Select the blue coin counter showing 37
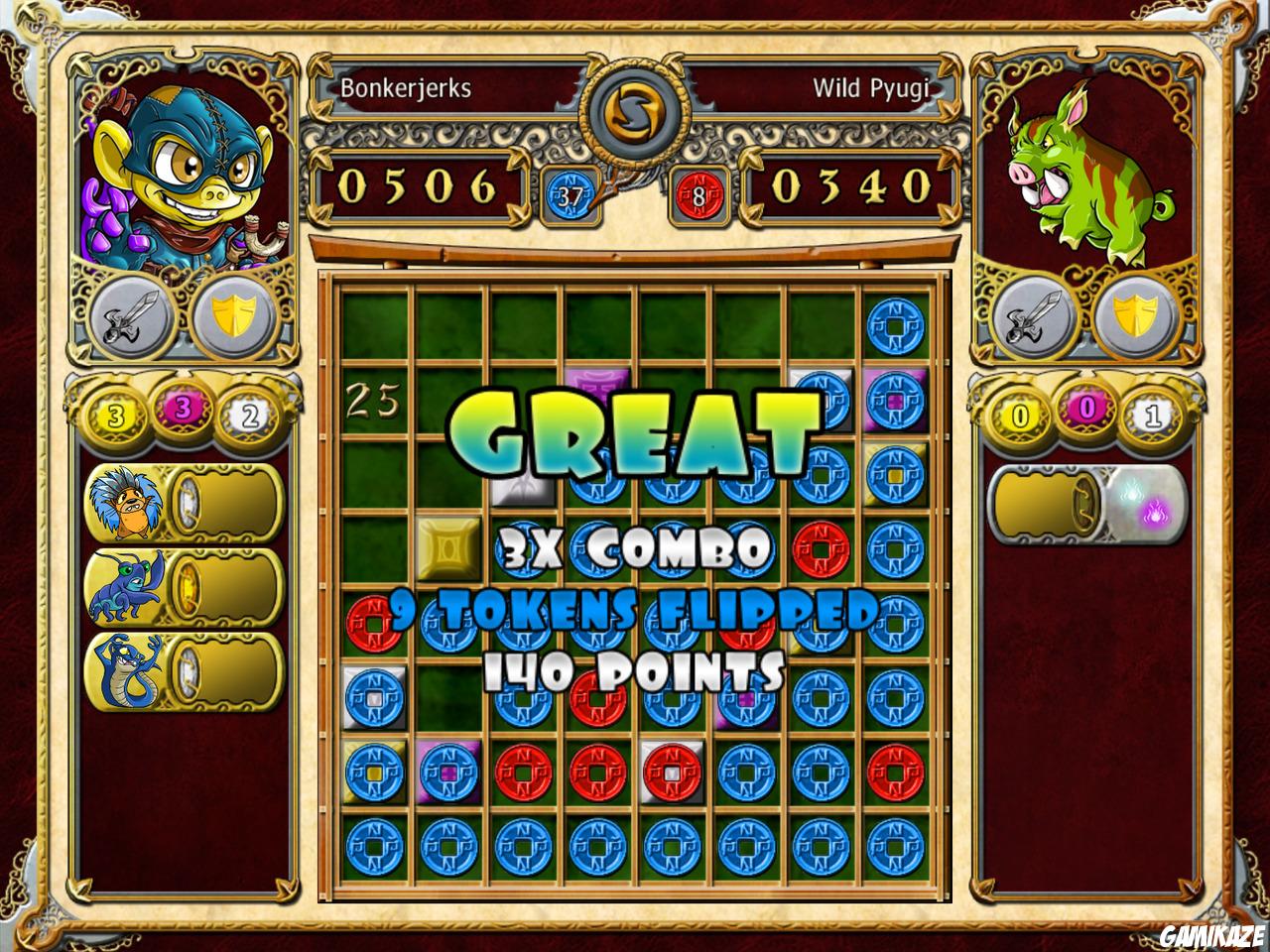 569,194
